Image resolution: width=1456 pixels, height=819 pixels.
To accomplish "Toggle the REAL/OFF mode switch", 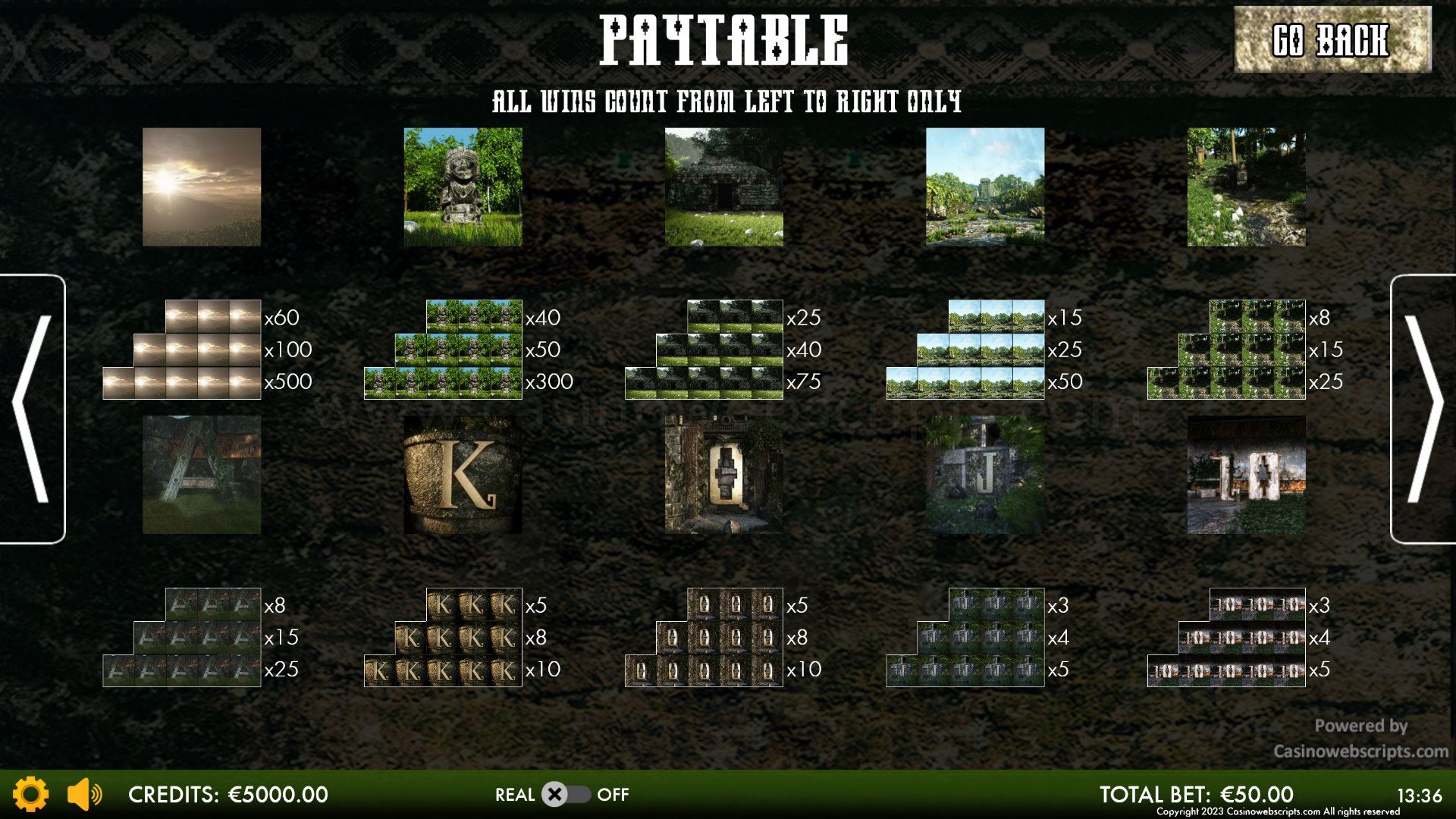I will tap(566, 794).
